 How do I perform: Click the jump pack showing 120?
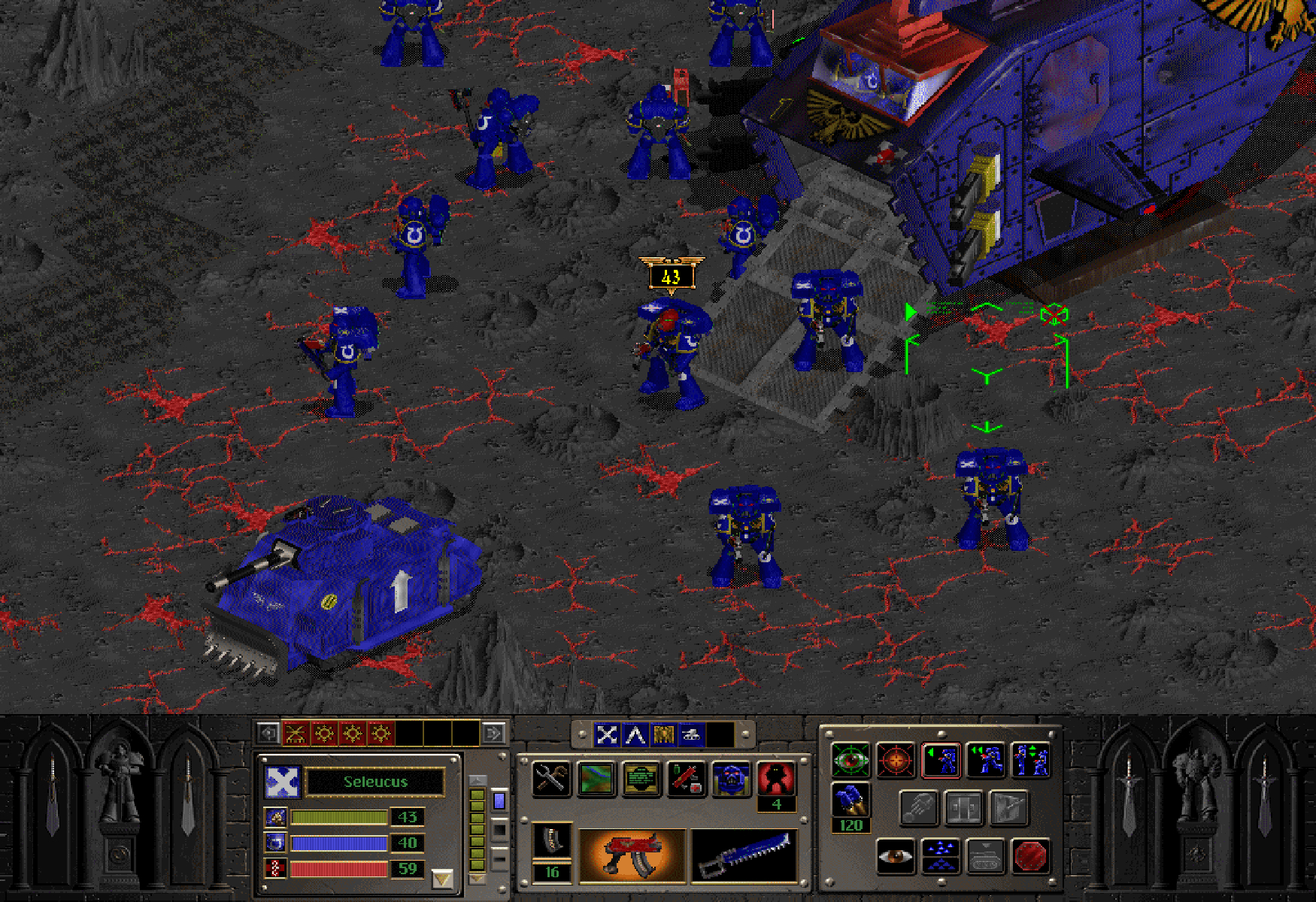pyautogui.click(x=851, y=801)
